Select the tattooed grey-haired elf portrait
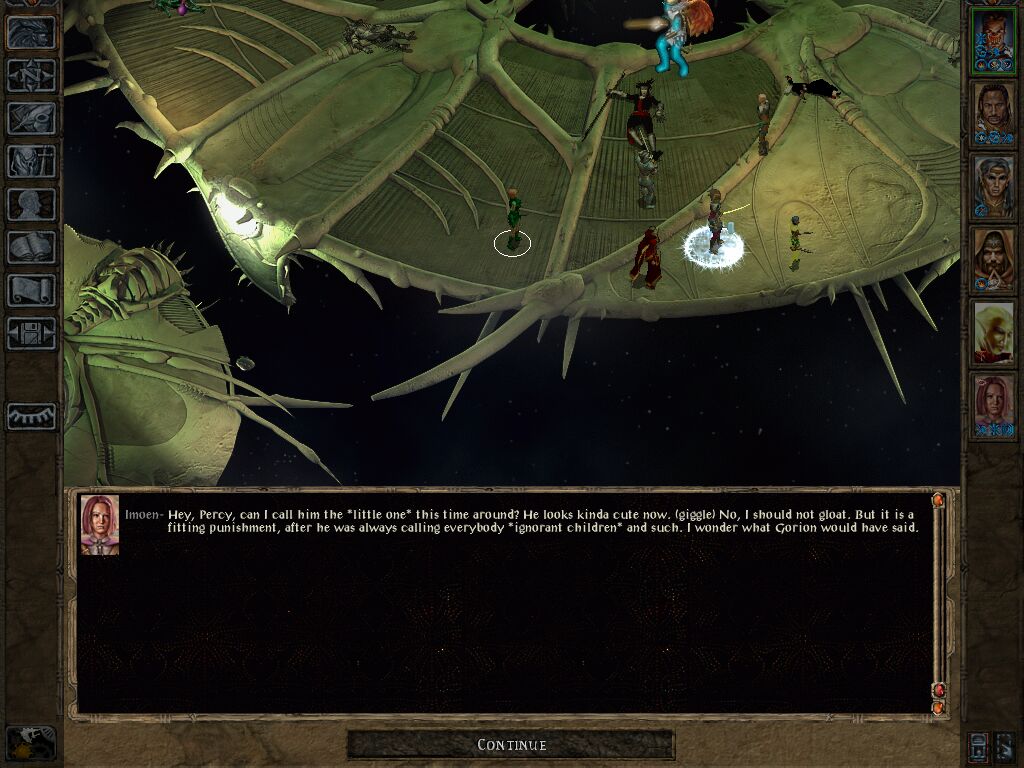 tap(994, 187)
